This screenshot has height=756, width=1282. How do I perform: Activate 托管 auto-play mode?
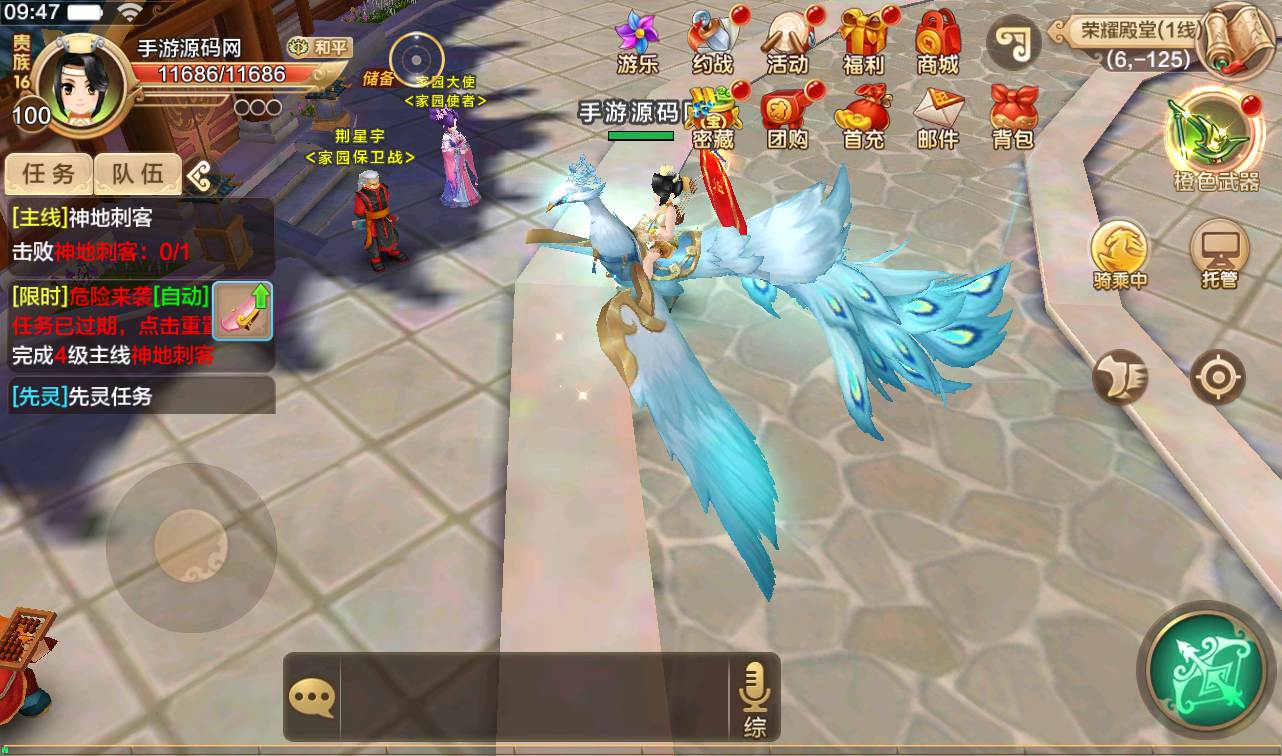click(x=1220, y=255)
